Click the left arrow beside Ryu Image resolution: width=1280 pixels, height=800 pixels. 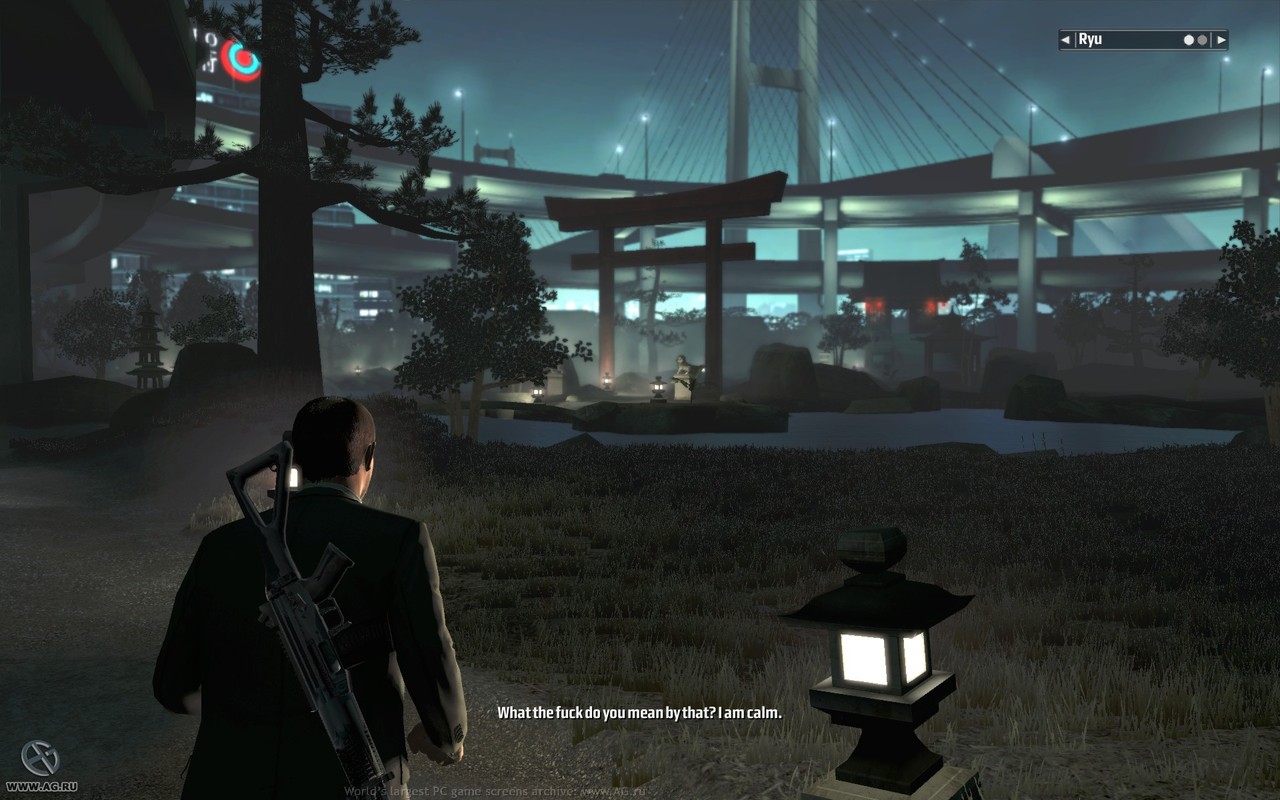(x=1067, y=40)
